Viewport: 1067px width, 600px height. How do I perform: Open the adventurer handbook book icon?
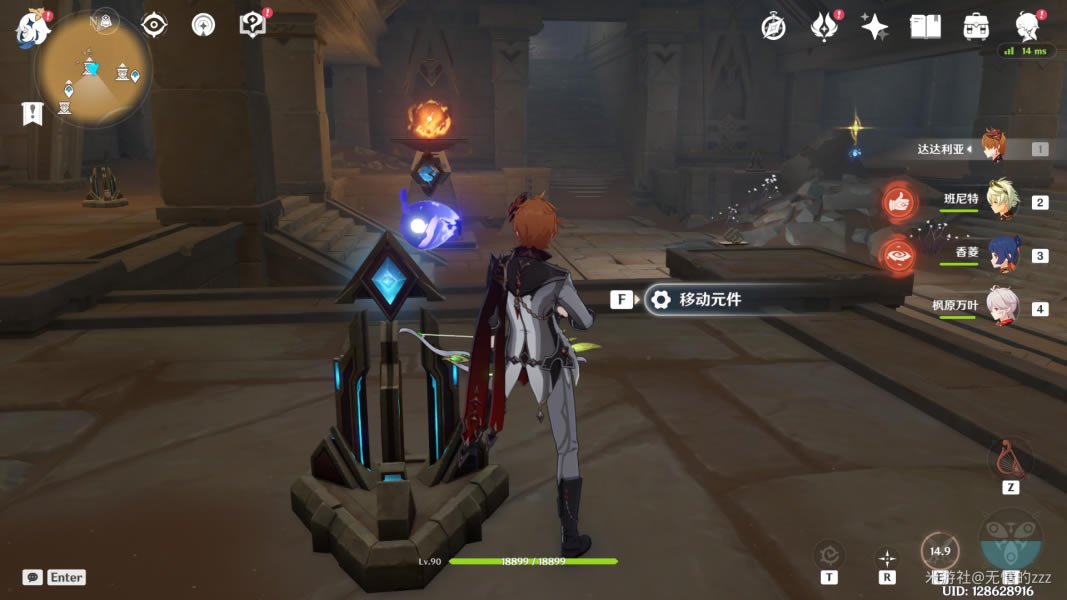925,27
